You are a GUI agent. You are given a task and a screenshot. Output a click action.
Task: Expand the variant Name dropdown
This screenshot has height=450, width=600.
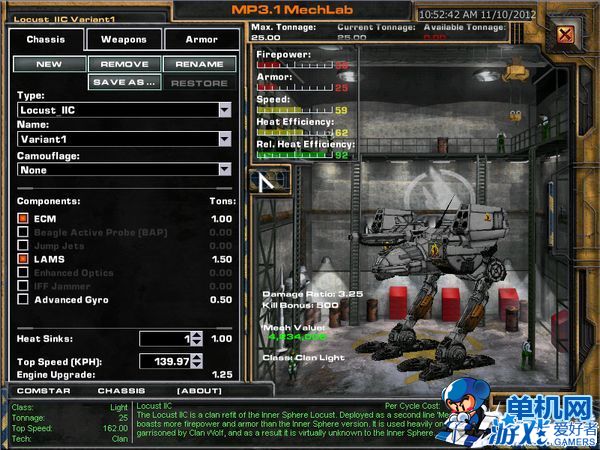coord(224,140)
